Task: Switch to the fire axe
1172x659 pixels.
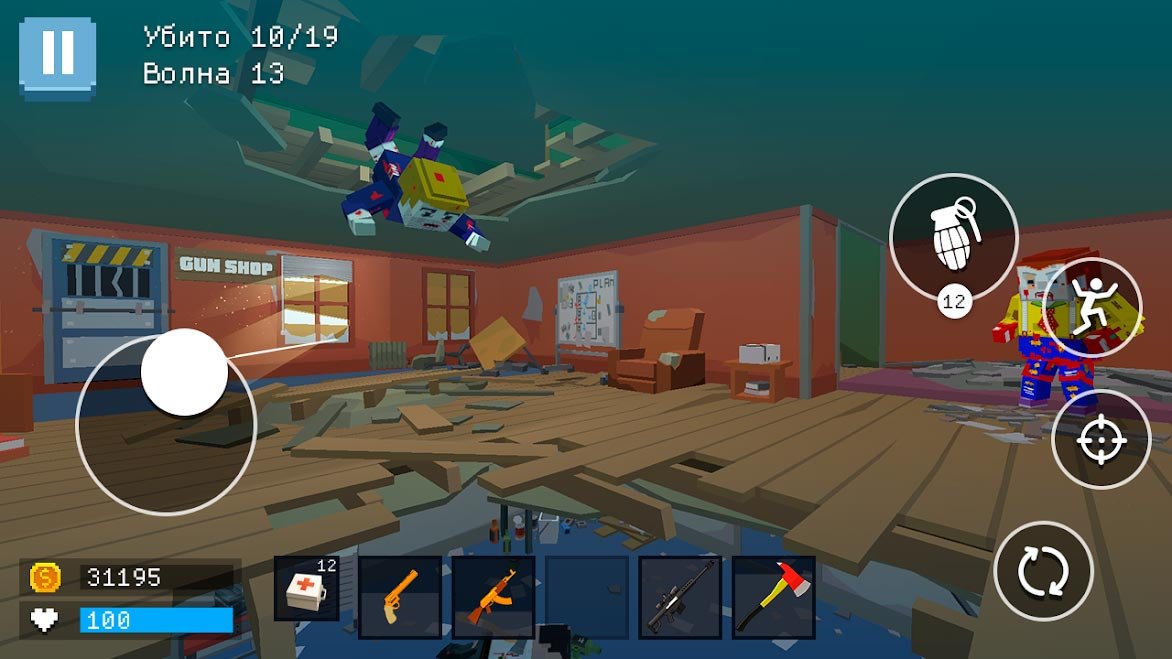Action: click(x=774, y=597)
